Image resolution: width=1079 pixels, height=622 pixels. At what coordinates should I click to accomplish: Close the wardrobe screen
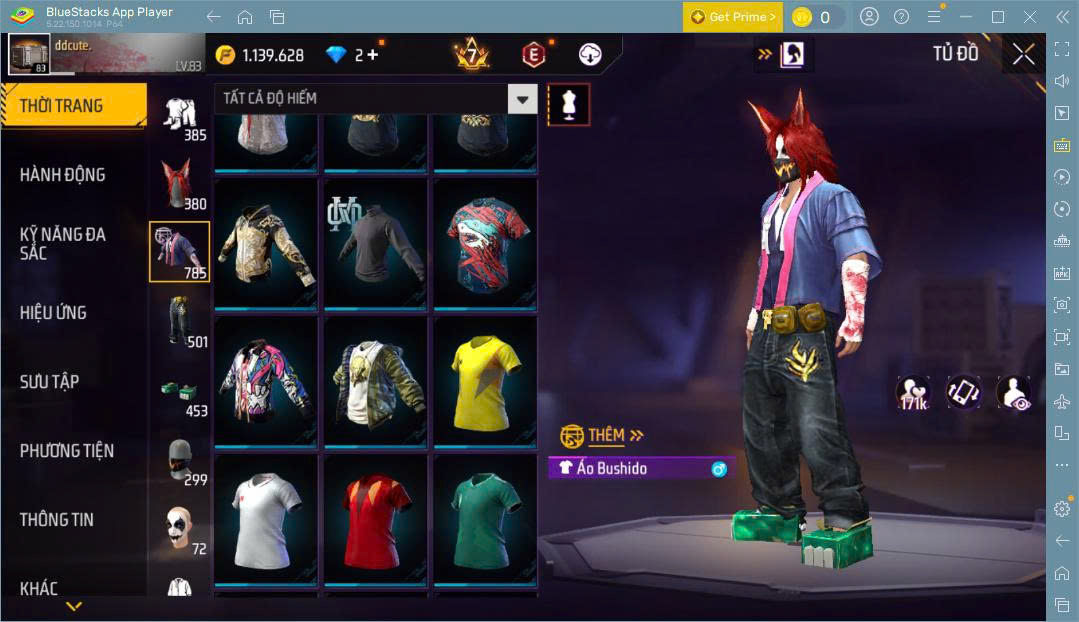tap(1023, 54)
